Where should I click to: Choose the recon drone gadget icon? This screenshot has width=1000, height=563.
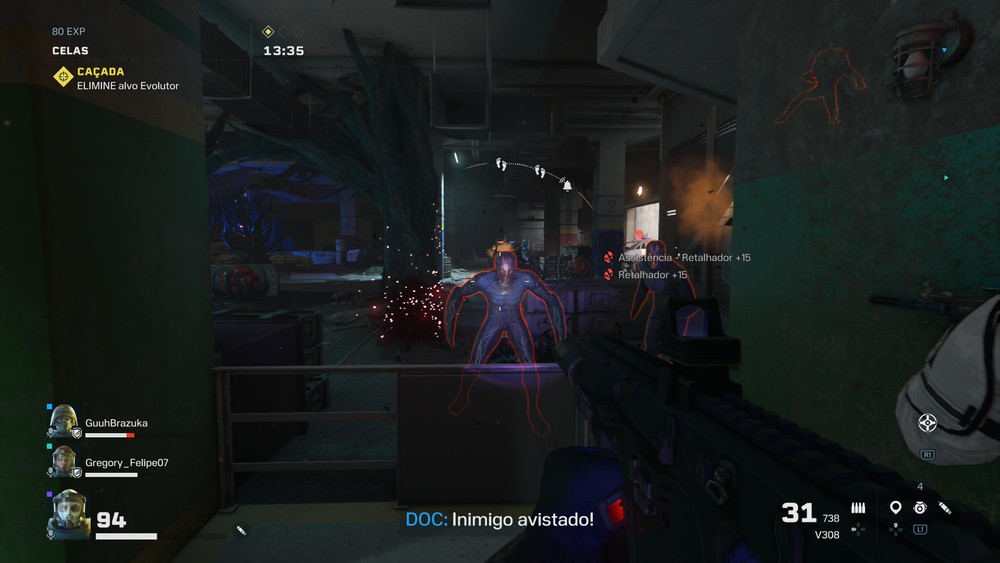tap(919, 508)
